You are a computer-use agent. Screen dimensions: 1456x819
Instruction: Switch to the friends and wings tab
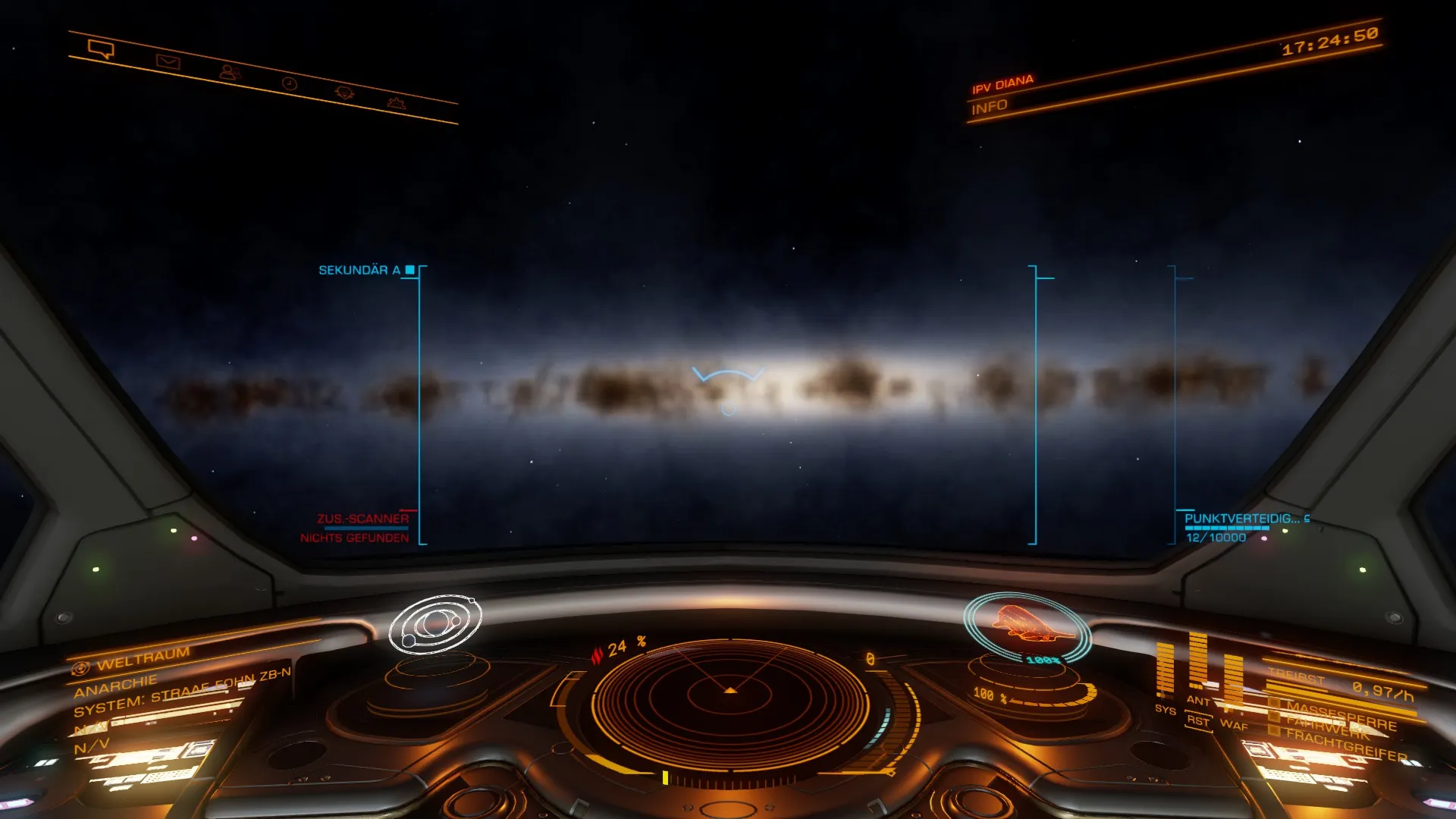pos(230,73)
